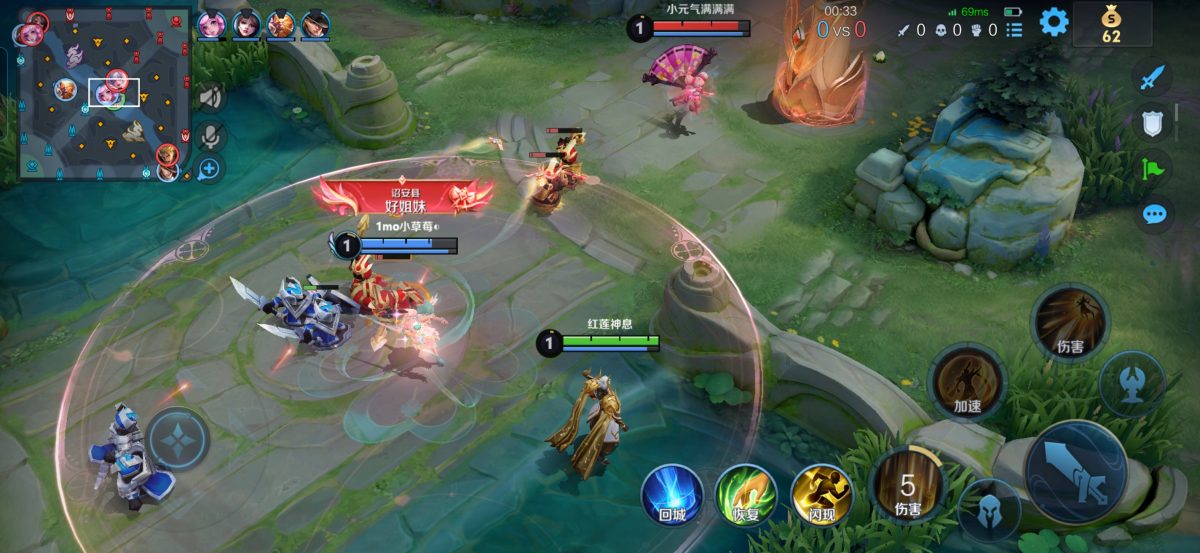Click the blue plus button below the microphone

tap(209, 169)
